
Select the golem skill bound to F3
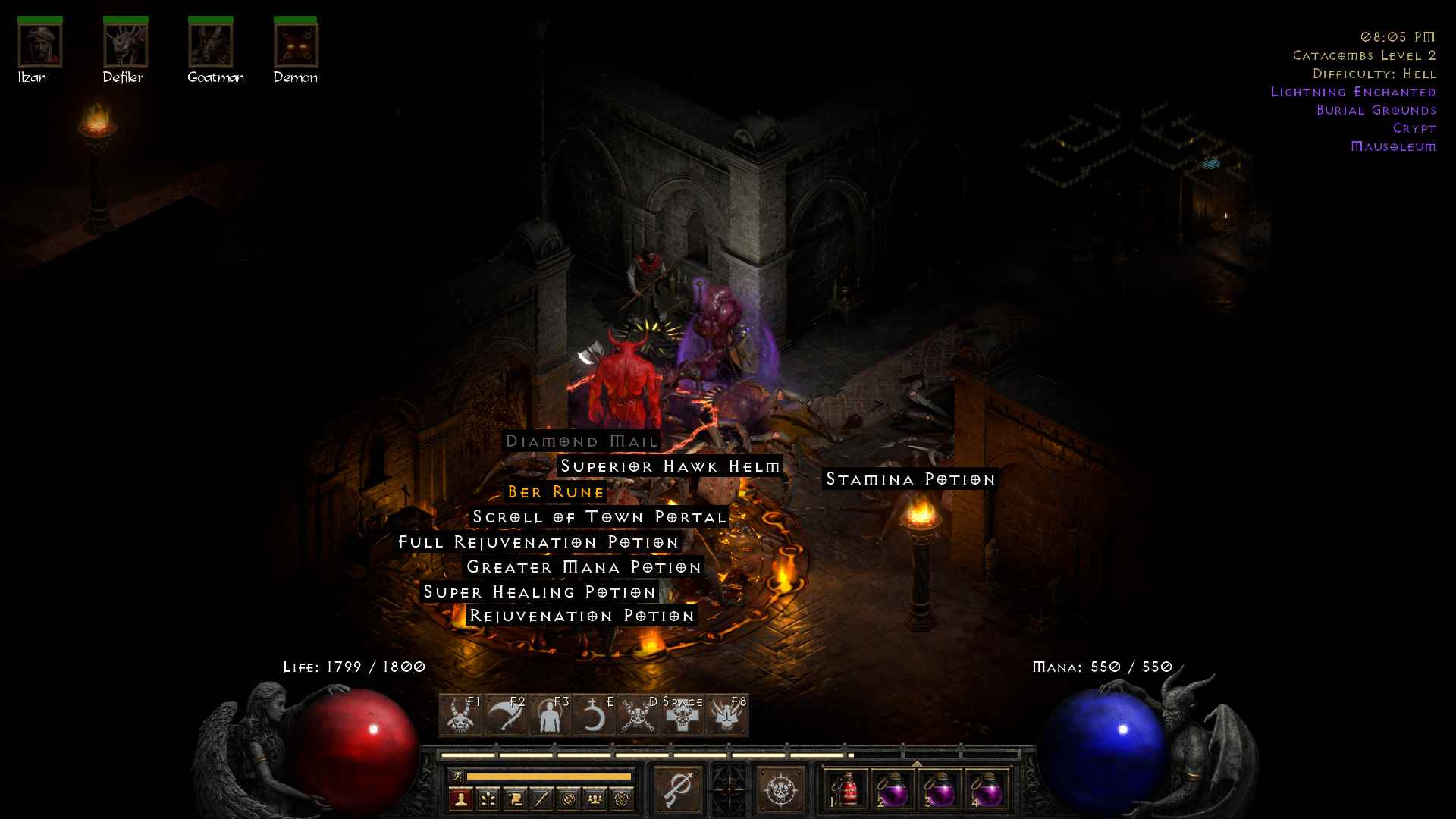point(552,717)
